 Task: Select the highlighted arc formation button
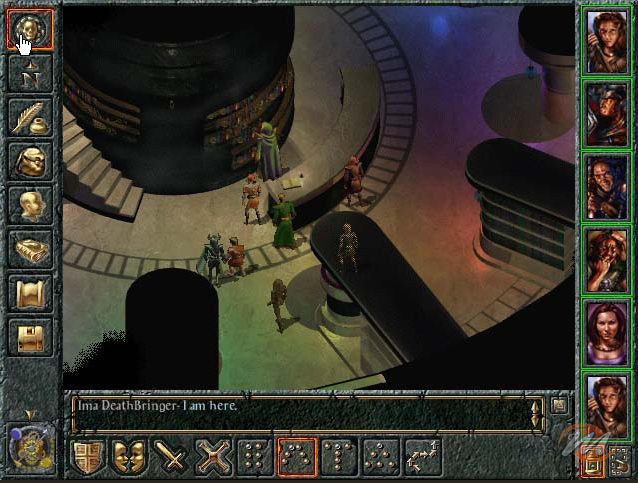pos(297,457)
